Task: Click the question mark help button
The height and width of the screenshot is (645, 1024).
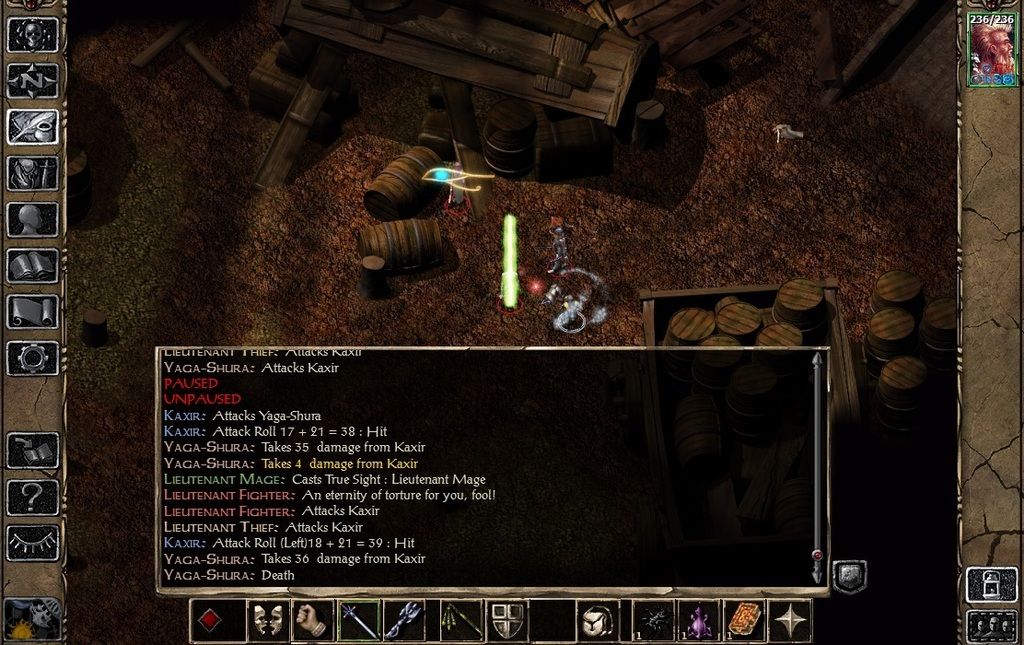Action: click(33, 496)
